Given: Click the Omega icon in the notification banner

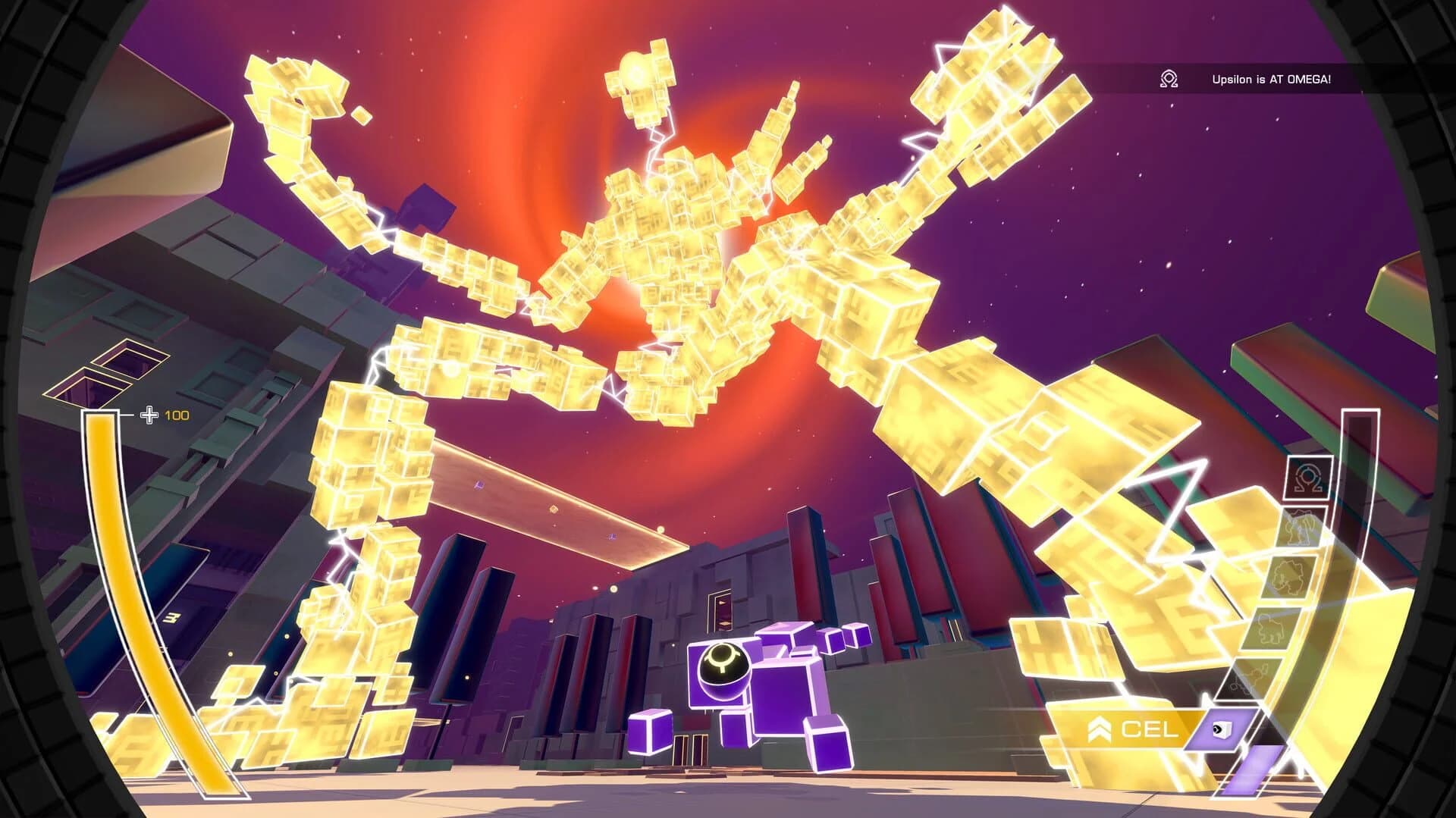Looking at the screenshot, I should pos(1167,78).
